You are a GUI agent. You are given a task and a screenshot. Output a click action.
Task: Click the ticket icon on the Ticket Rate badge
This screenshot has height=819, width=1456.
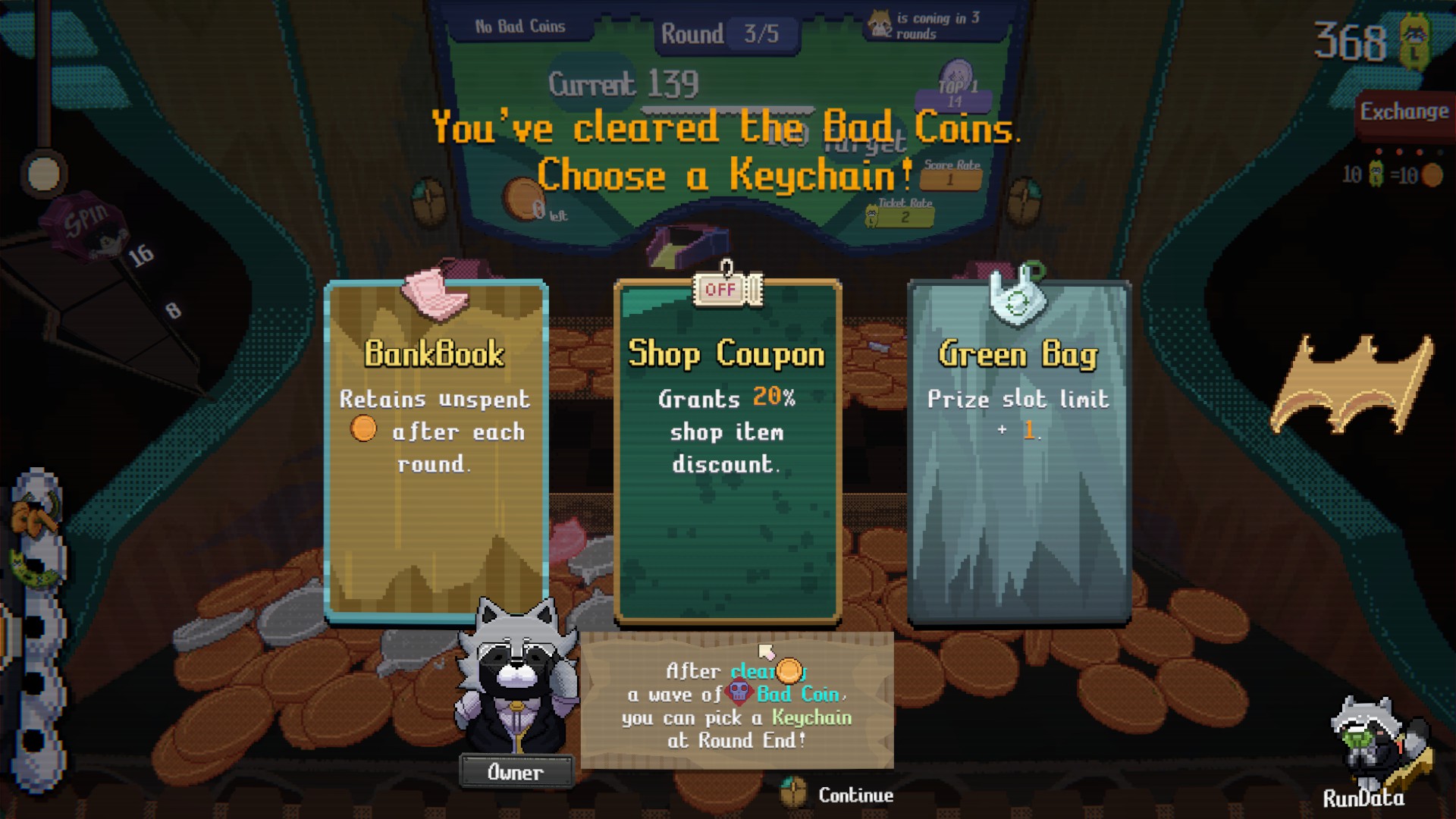[871, 215]
